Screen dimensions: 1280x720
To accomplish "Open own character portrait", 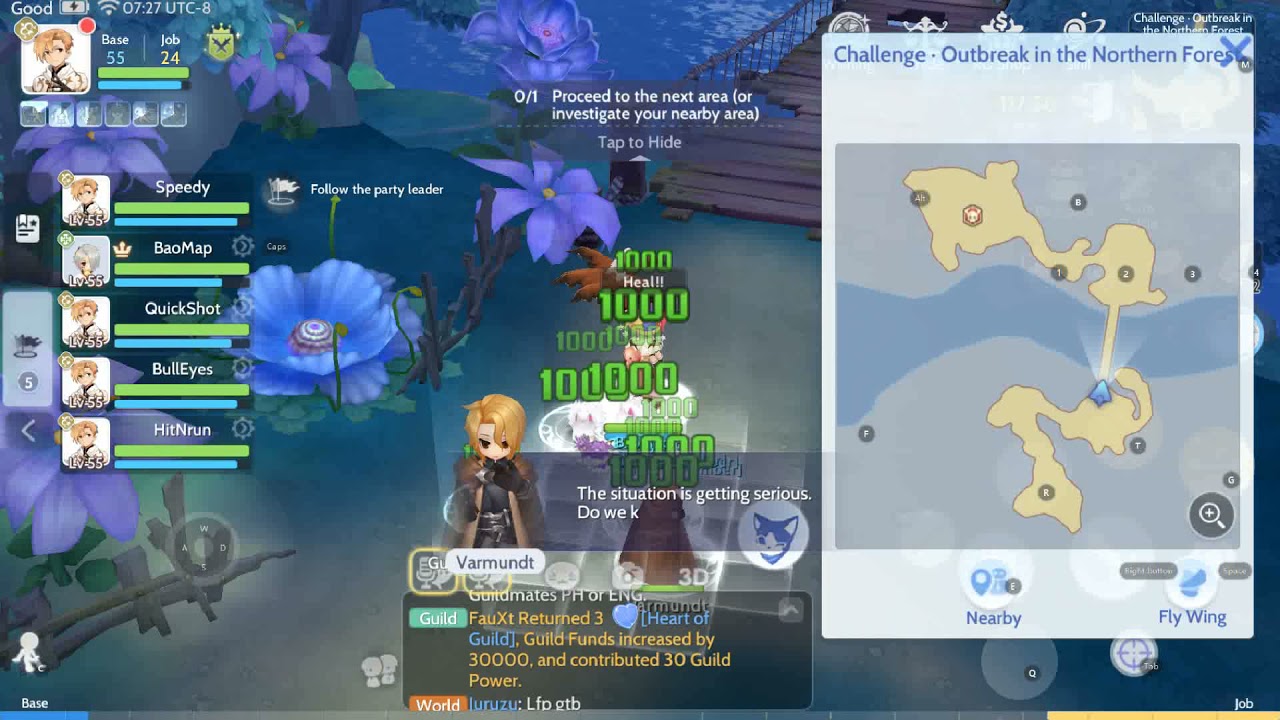I will pyautogui.click(x=56, y=60).
